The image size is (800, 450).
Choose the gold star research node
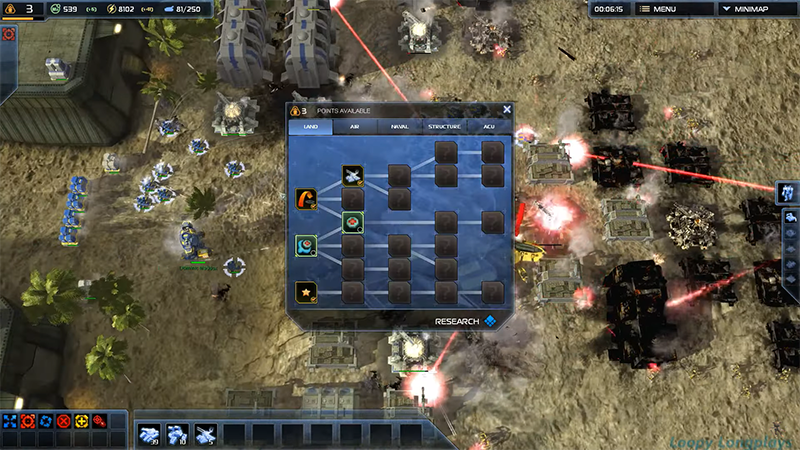tap(307, 291)
